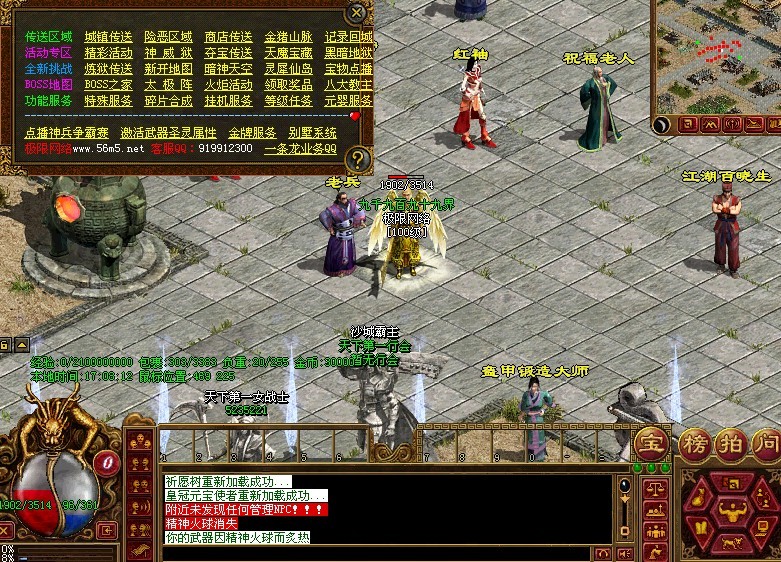Select the 险恶区域 dangerous zone link

click(x=168, y=37)
